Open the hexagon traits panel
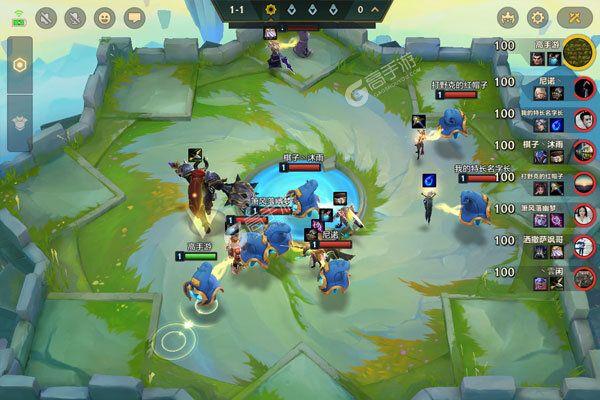This screenshot has height=400, width=600. pos(19,64)
